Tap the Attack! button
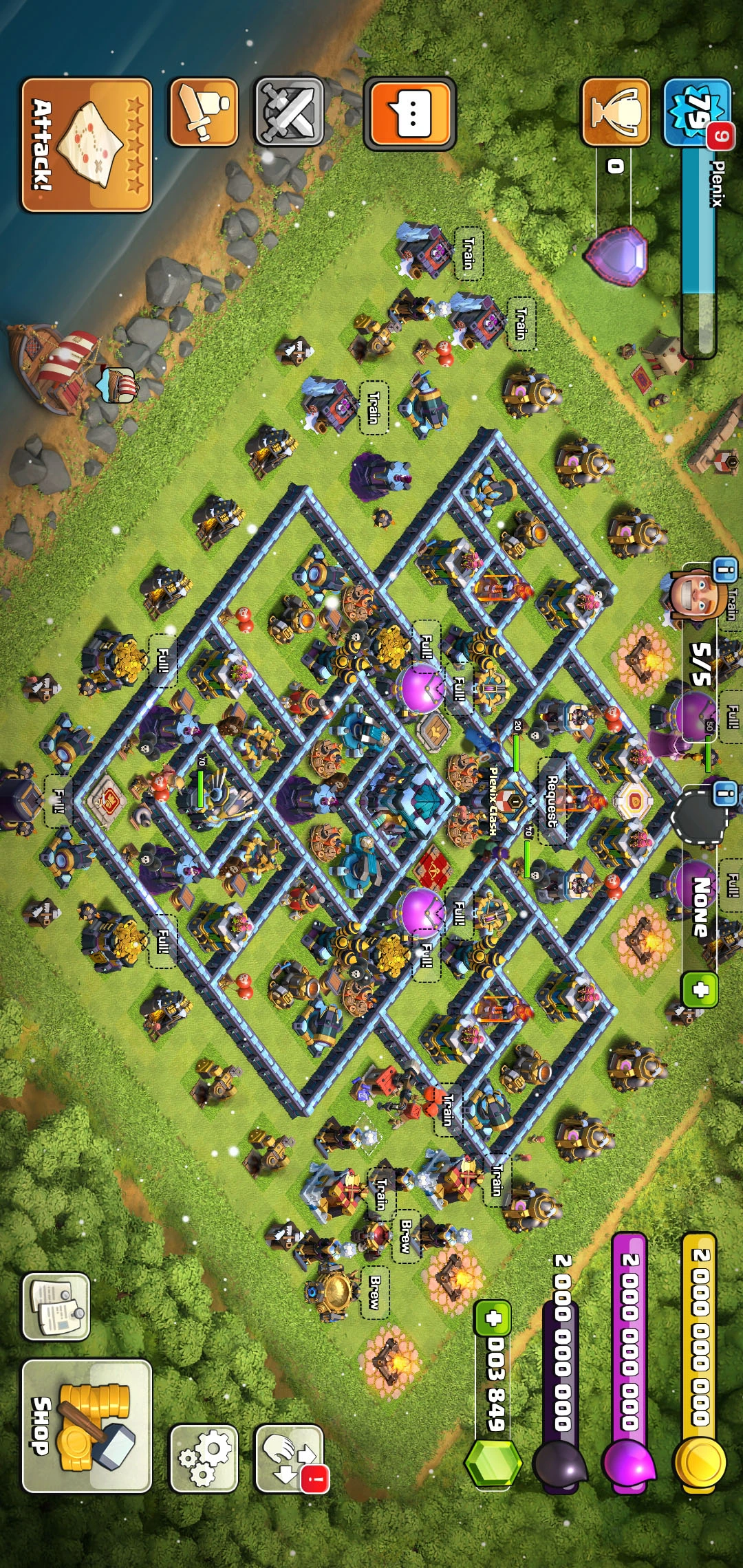This screenshot has height=1568, width=743. point(87,144)
